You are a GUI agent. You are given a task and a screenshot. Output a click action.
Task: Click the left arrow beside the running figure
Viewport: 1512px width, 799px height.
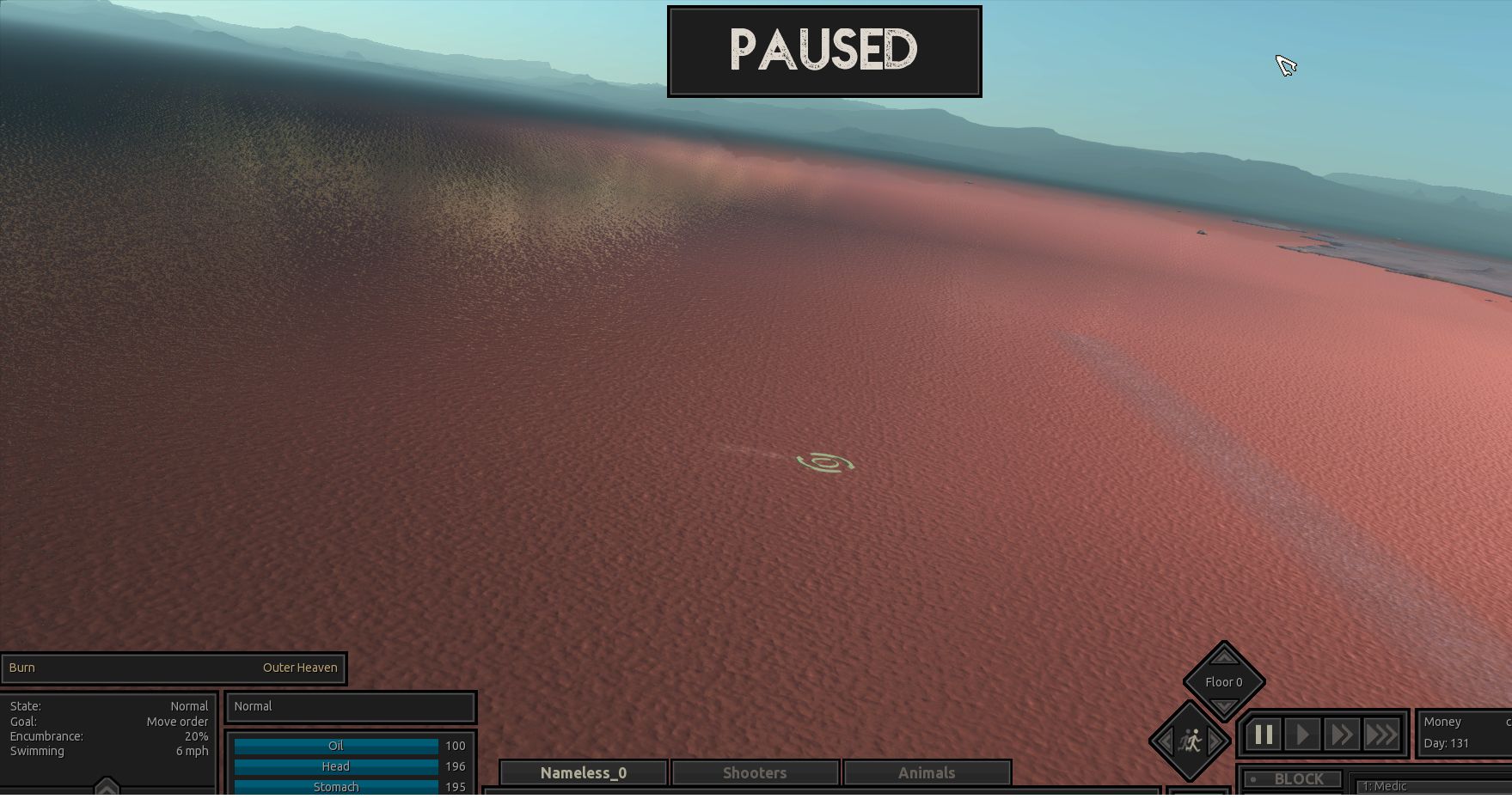coord(1166,742)
